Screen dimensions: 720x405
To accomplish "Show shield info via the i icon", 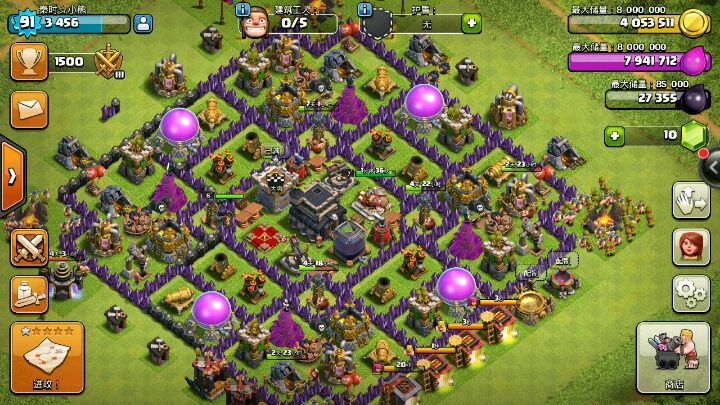I will point(365,10).
